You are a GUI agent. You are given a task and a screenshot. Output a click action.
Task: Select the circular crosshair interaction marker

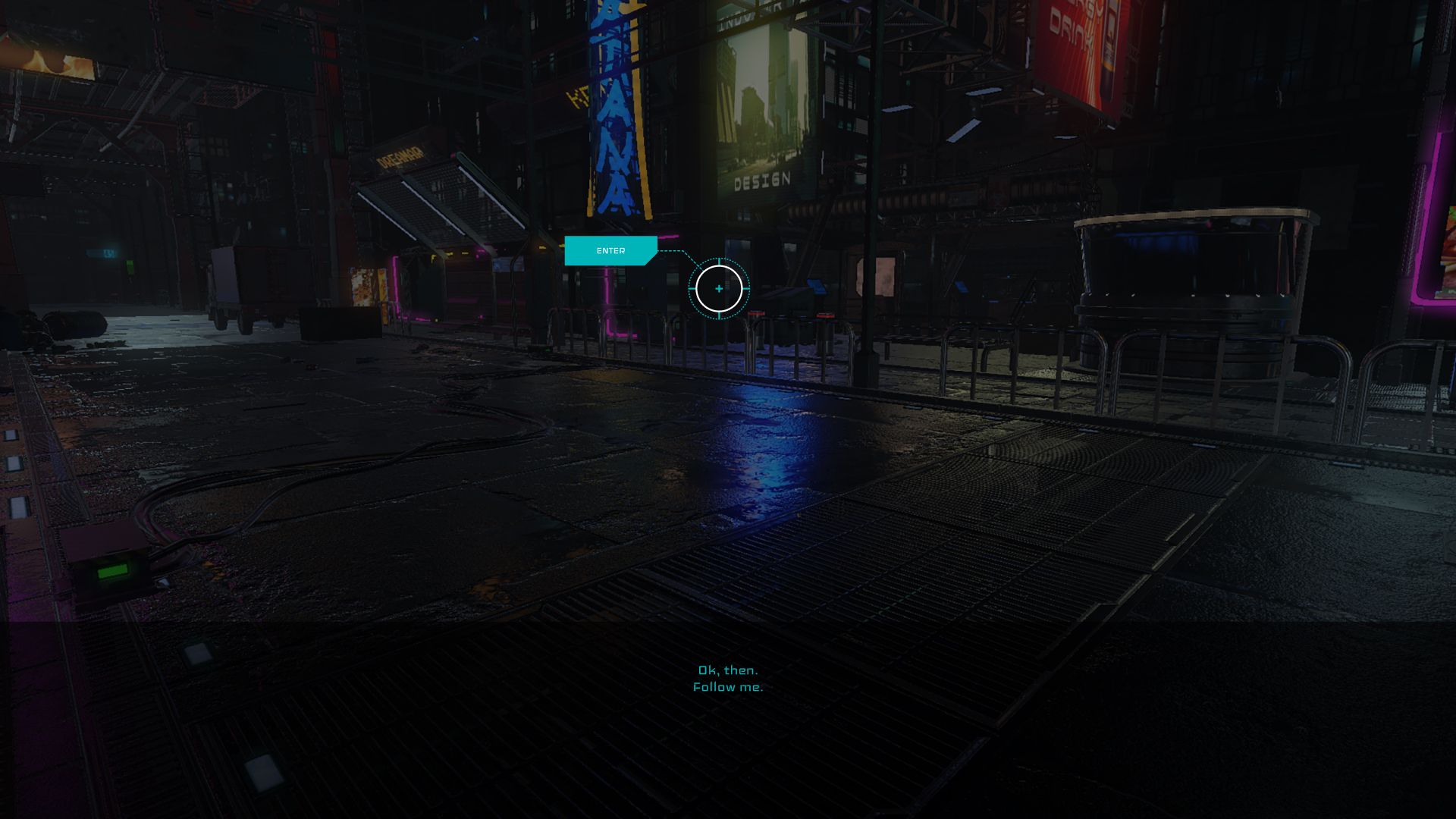click(x=719, y=289)
